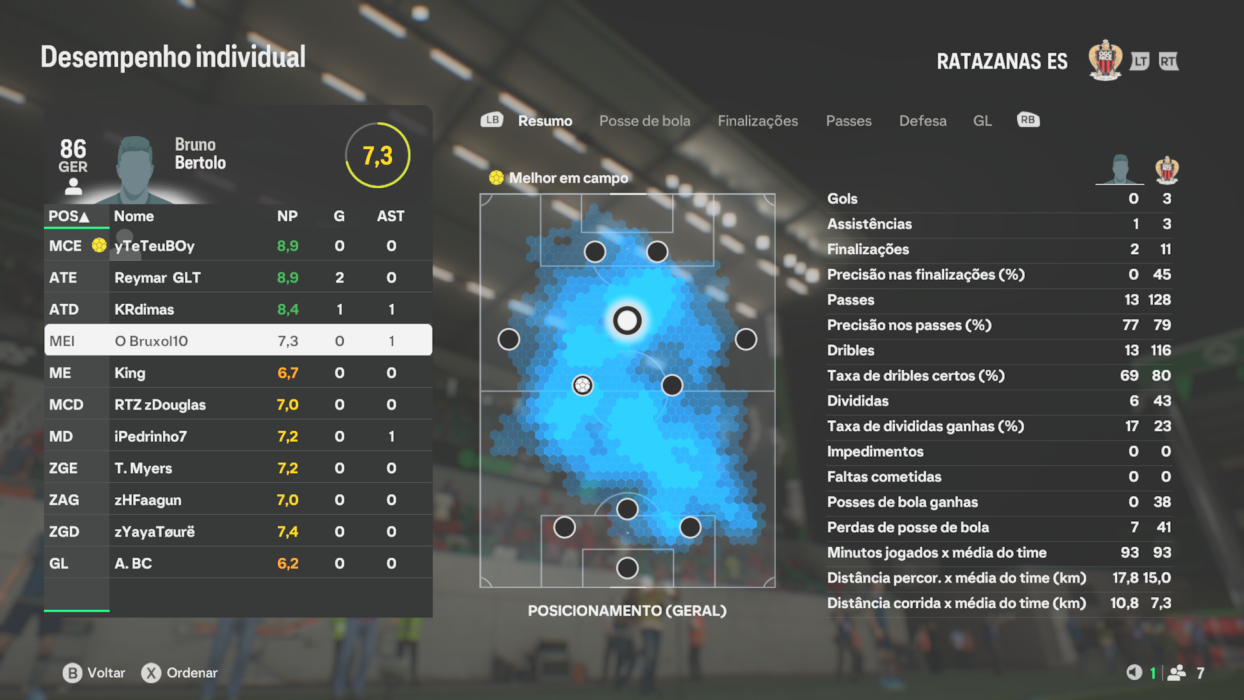Switch to the Posse de bola tab
Viewport: 1244px width, 700px height.
pyautogui.click(x=644, y=121)
